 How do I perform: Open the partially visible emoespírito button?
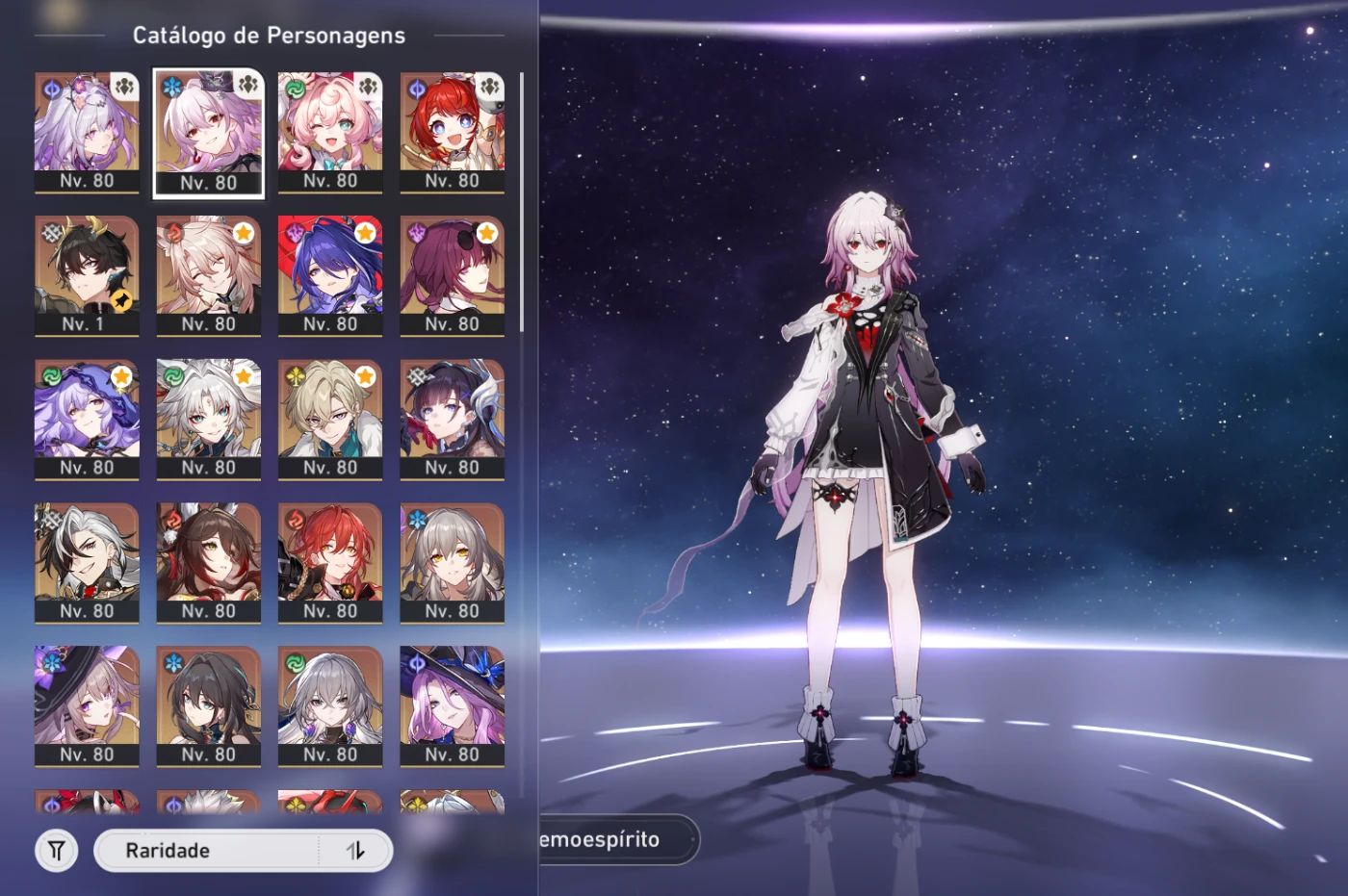pyautogui.click(x=616, y=839)
